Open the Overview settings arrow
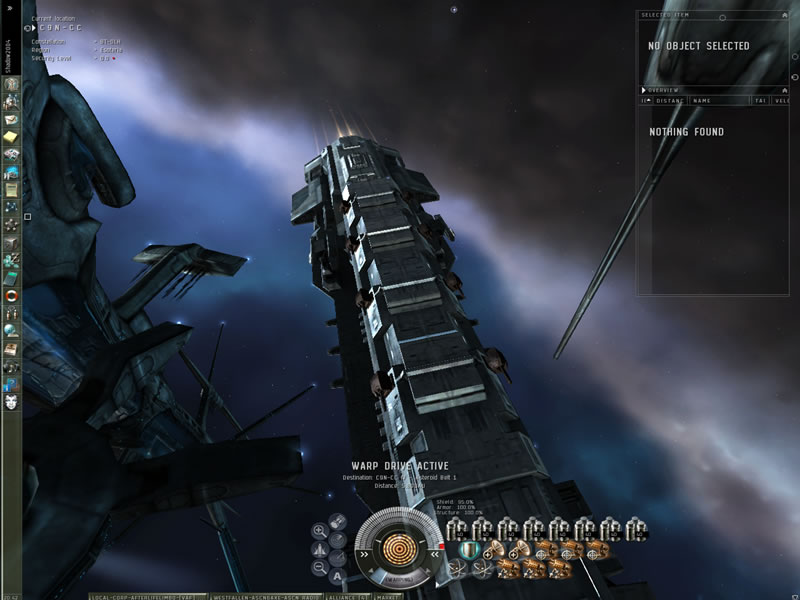Screen dimensions: 800x600 [x=644, y=90]
